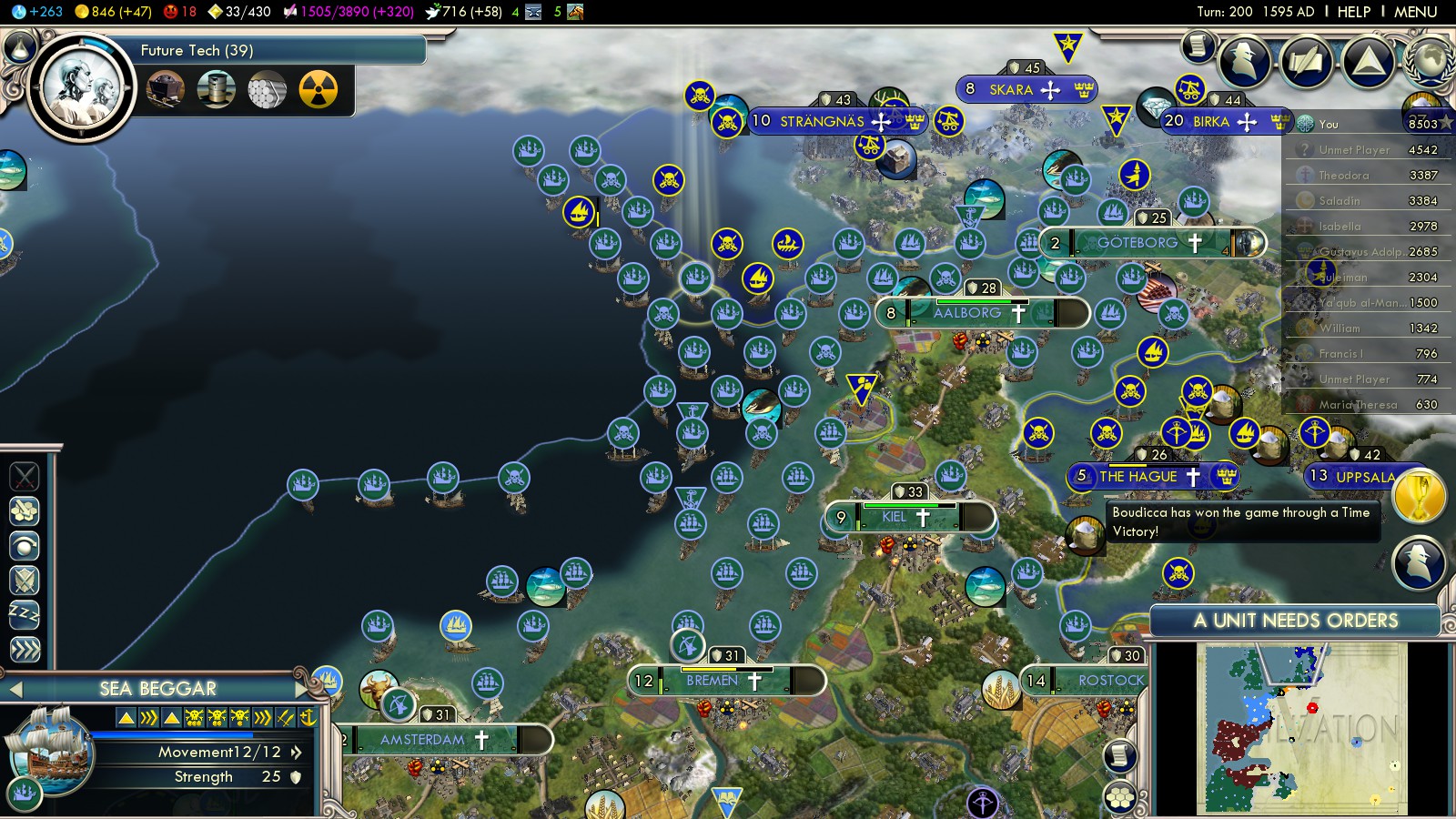Open the MENU in the top bar
1456x819 pixels.
(x=1415, y=12)
